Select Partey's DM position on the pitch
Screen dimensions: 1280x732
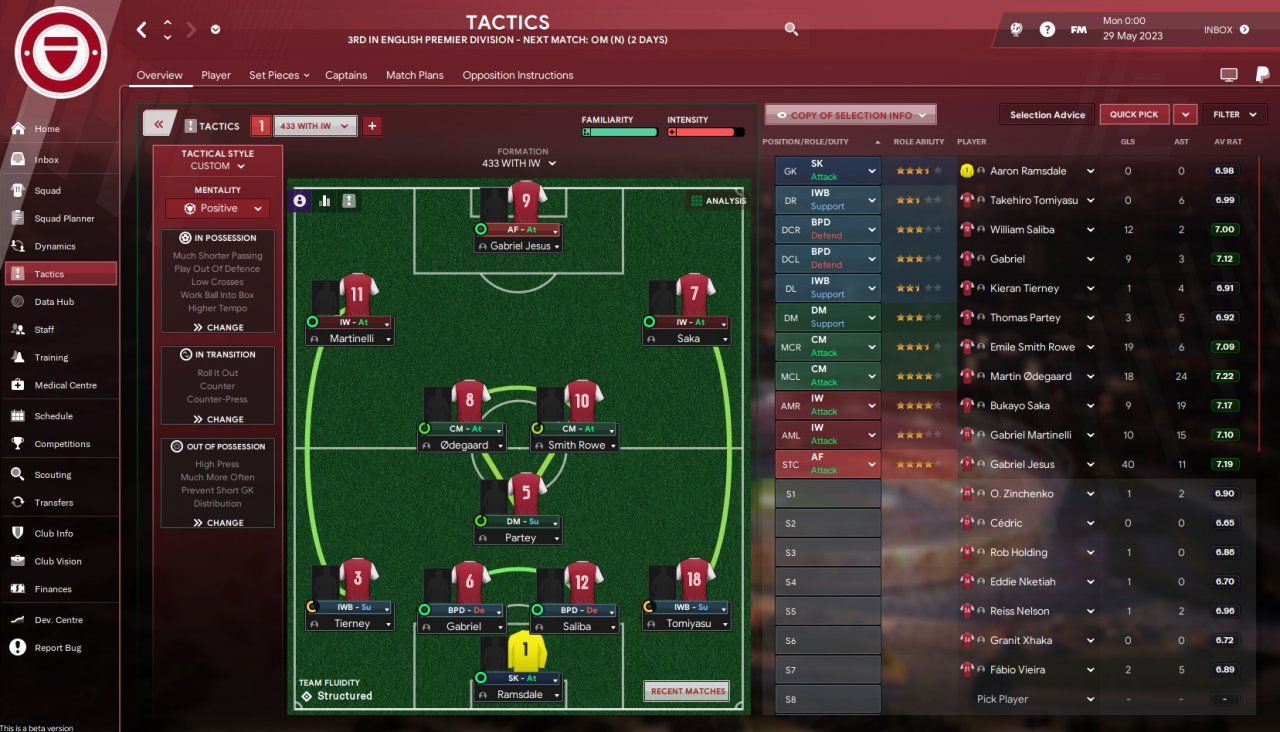519,537
